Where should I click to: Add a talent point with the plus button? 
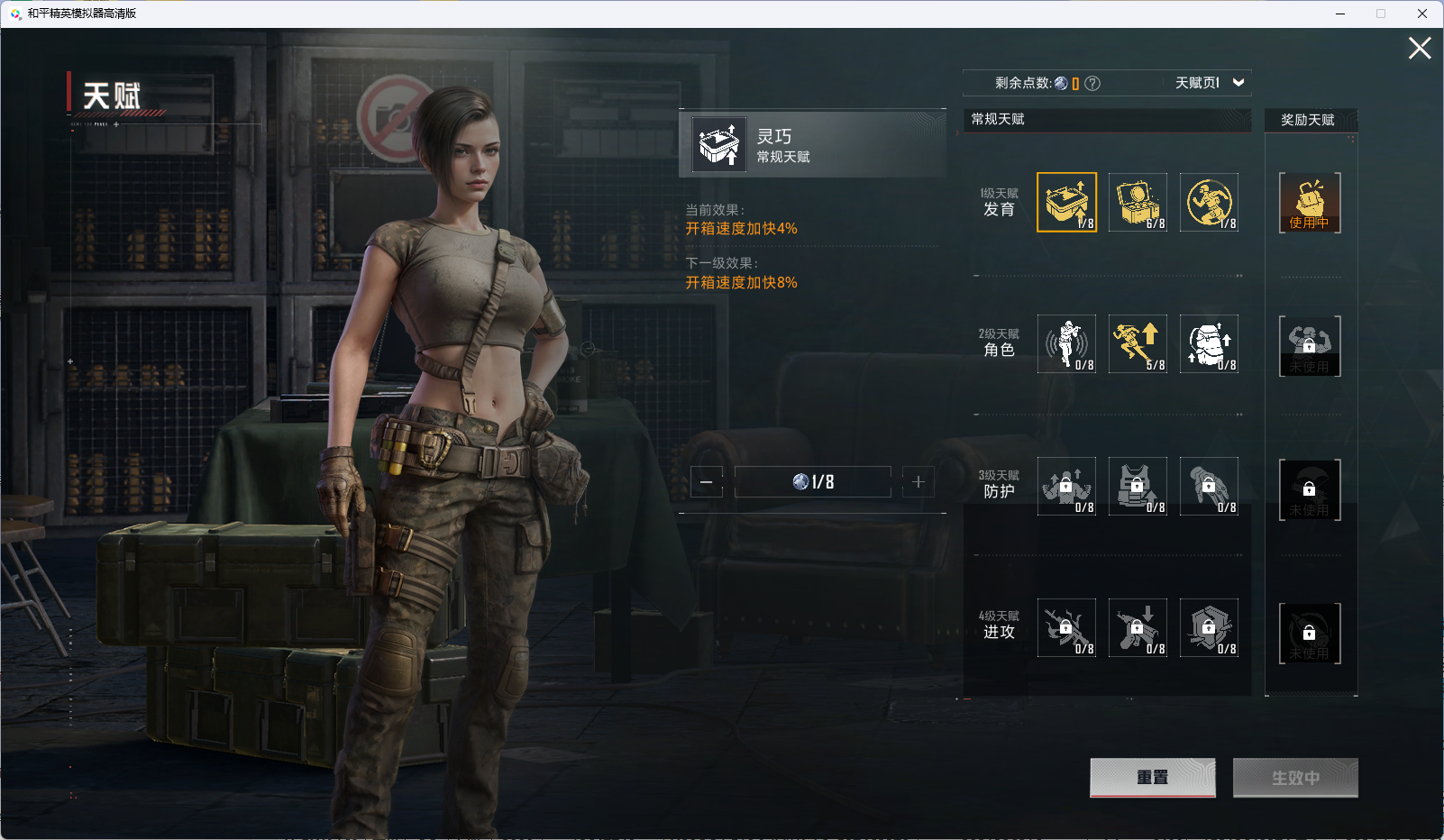click(918, 482)
